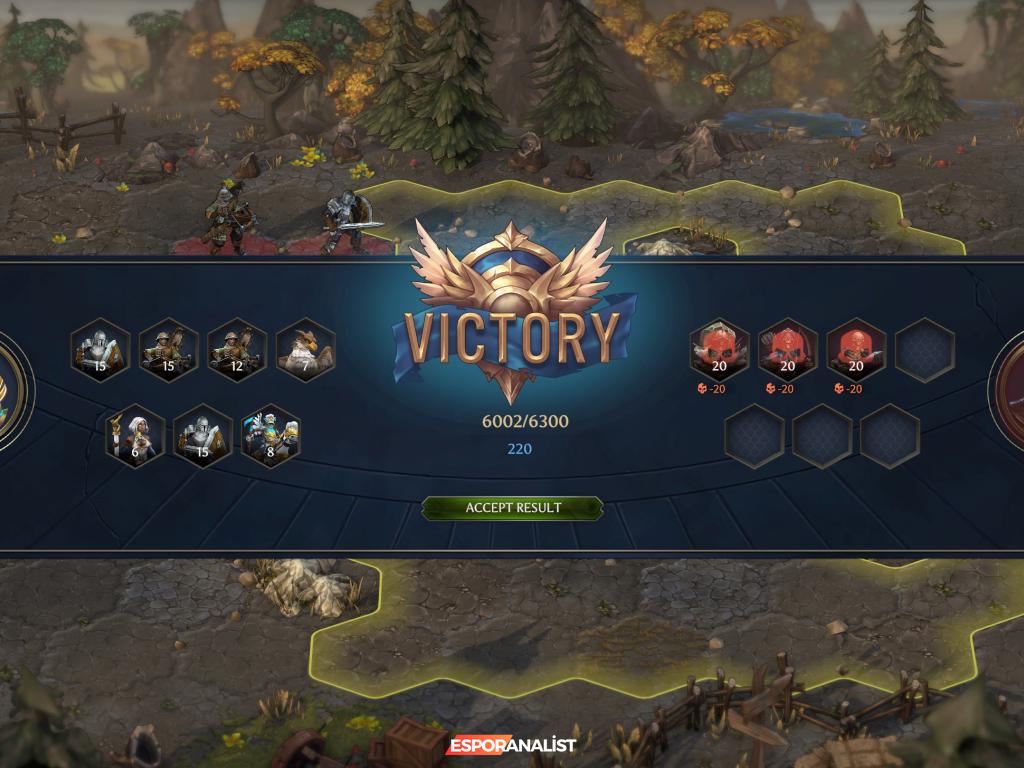Select the griffin unit with 7 troops
The width and height of the screenshot is (1024, 768).
(x=305, y=350)
